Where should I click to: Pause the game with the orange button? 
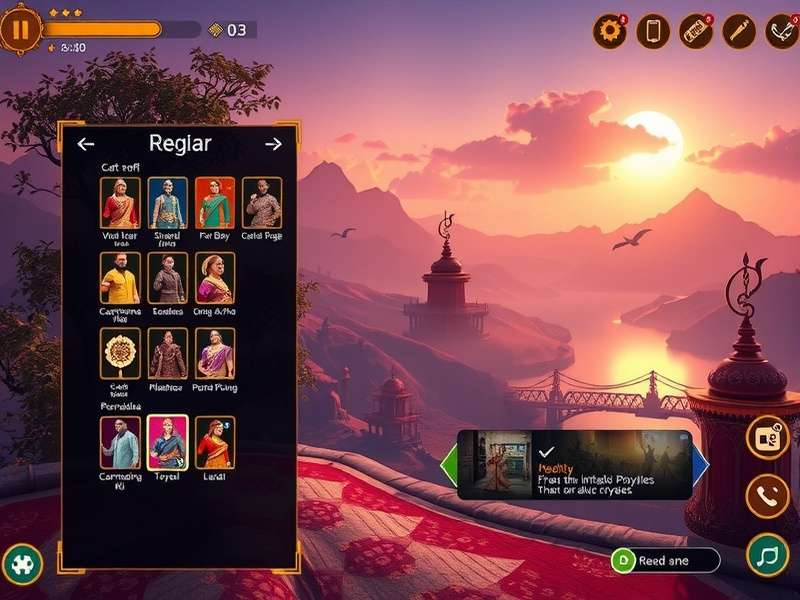pyautogui.click(x=20, y=28)
